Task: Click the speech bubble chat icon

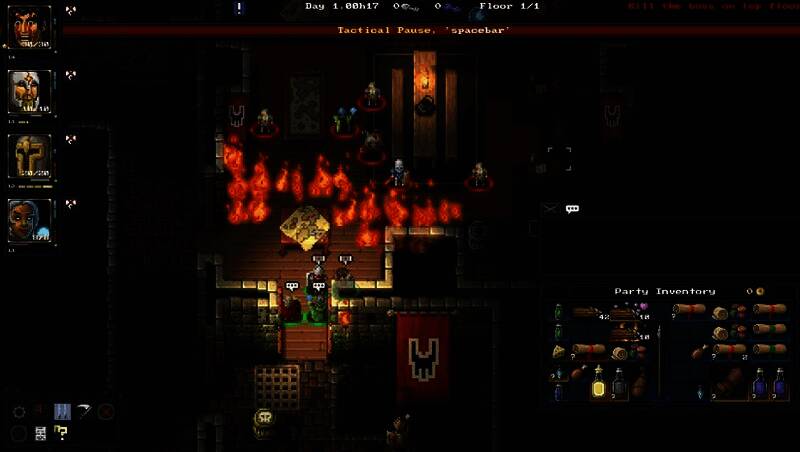Action: click(572, 209)
